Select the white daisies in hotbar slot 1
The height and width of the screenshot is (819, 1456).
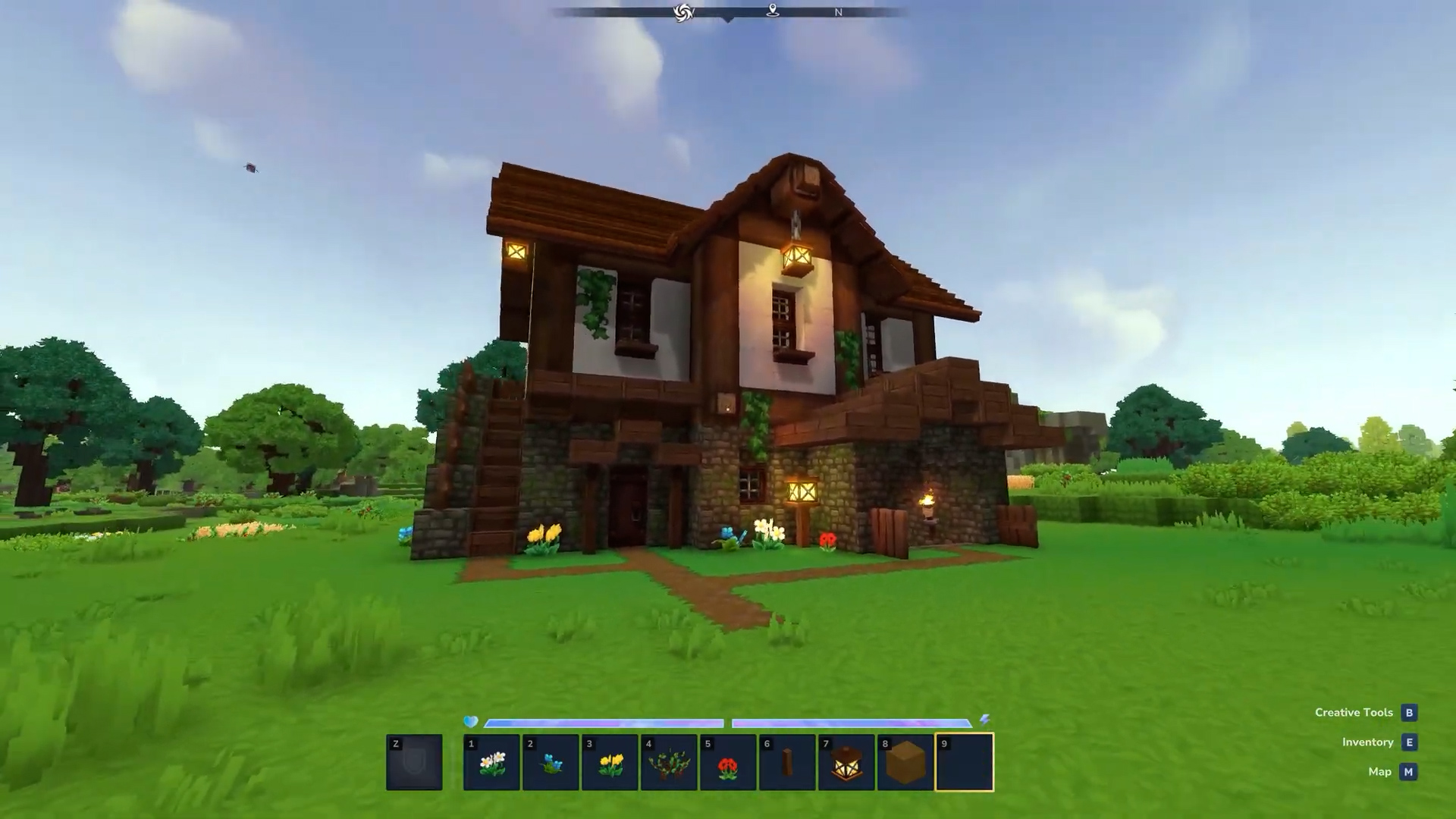[x=491, y=762]
